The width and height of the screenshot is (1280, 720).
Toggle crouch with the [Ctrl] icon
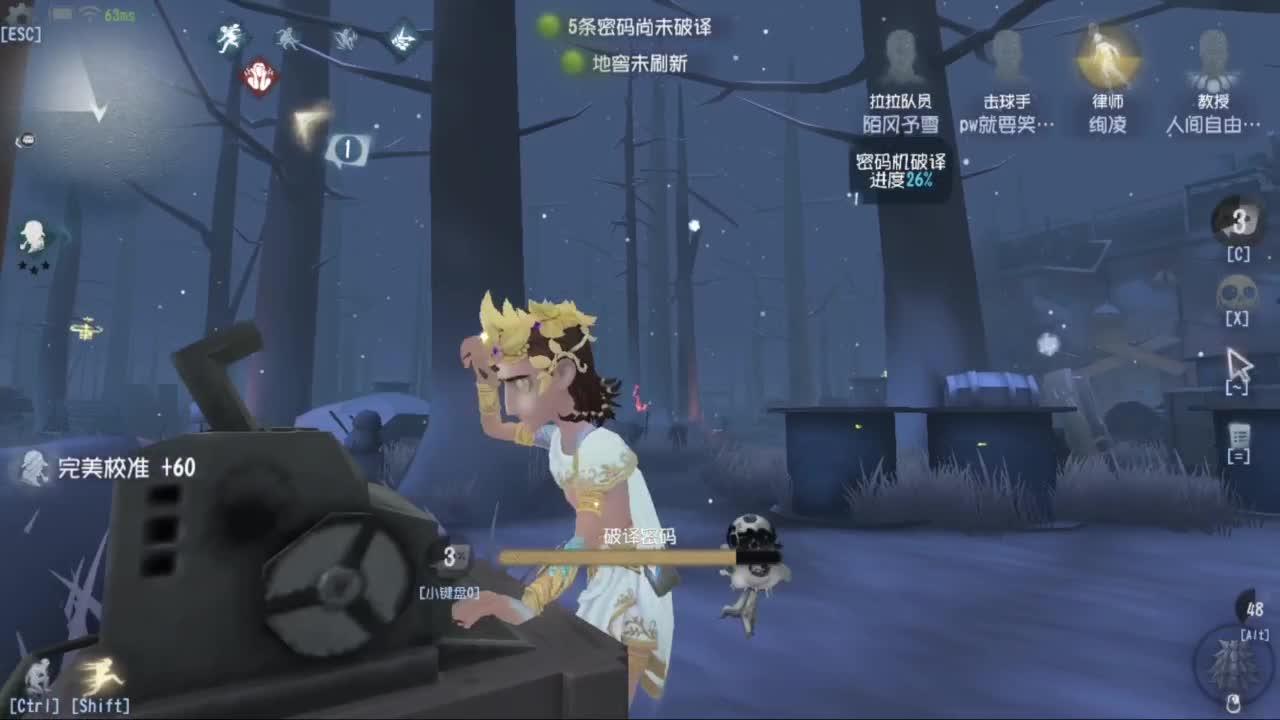coord(38,675)
